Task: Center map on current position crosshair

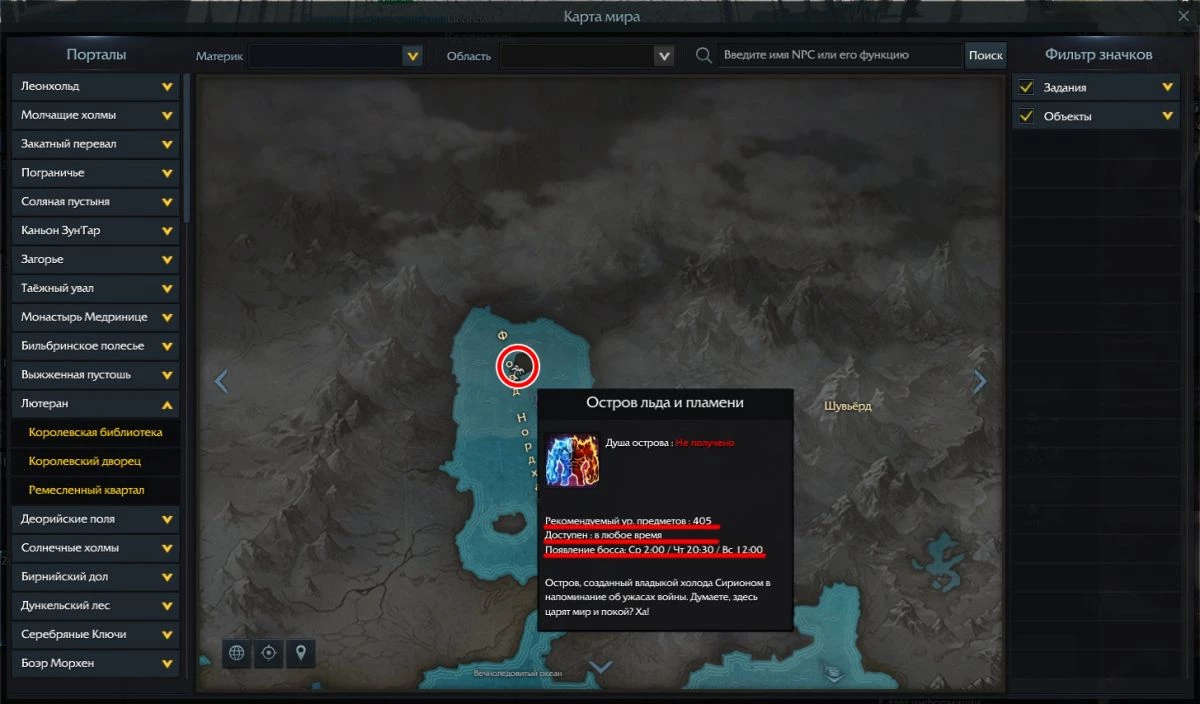Action: coord(268,654)
